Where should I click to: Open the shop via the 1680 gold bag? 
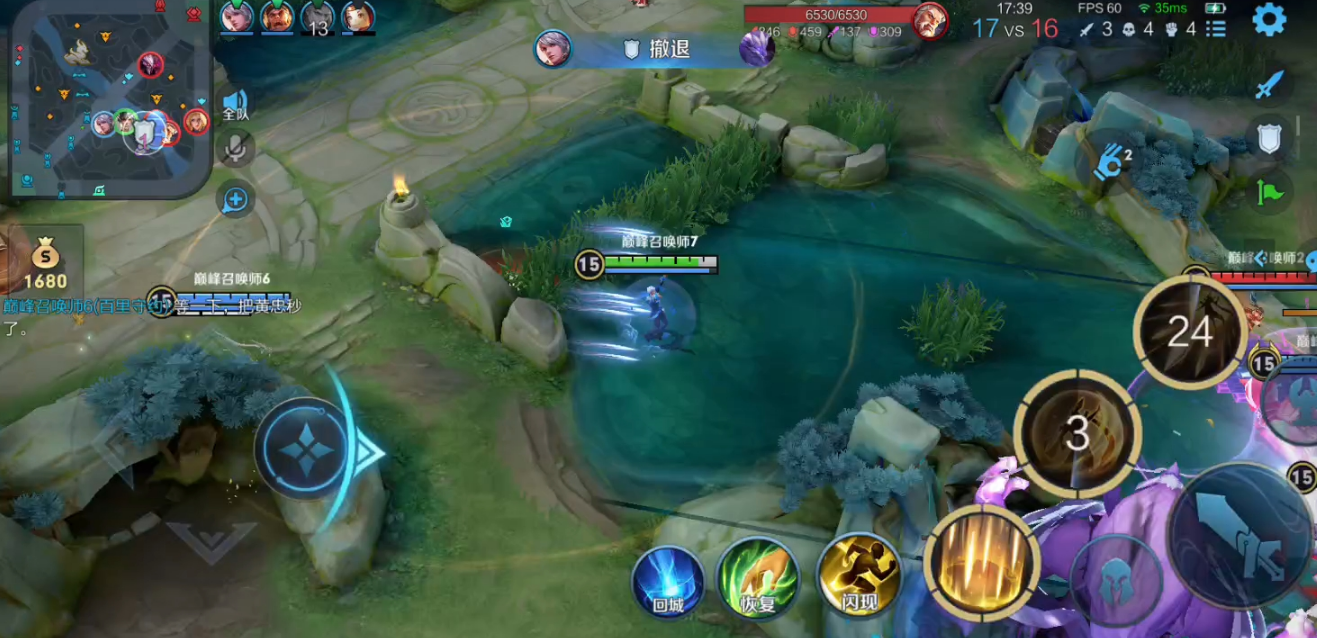[45, 264]
